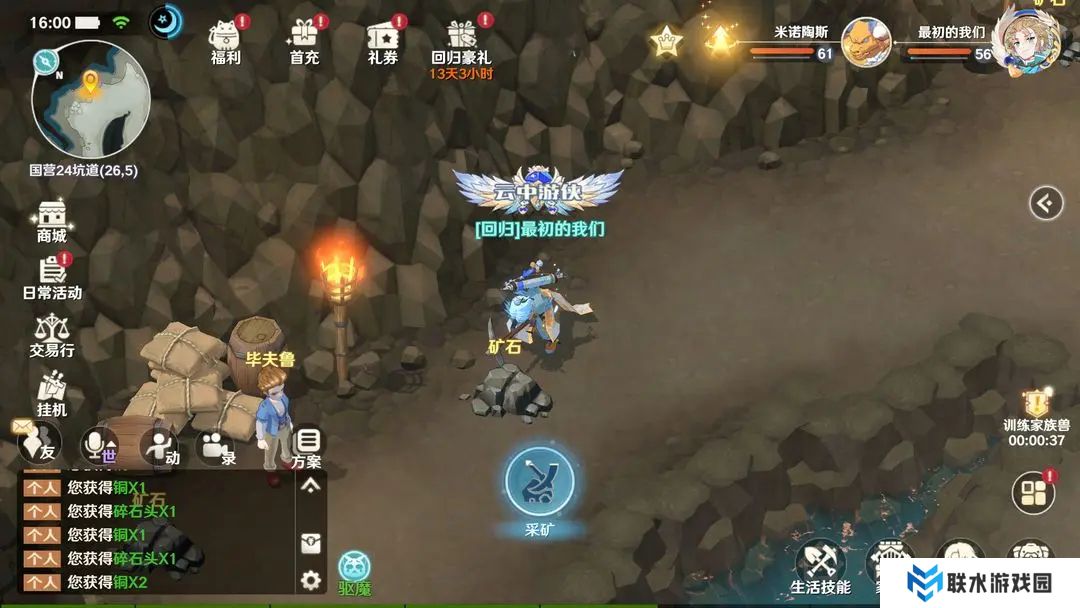Start screen recording with 录 button
This screenshot has height=608, width=1080.
click(x=216, y=446)
